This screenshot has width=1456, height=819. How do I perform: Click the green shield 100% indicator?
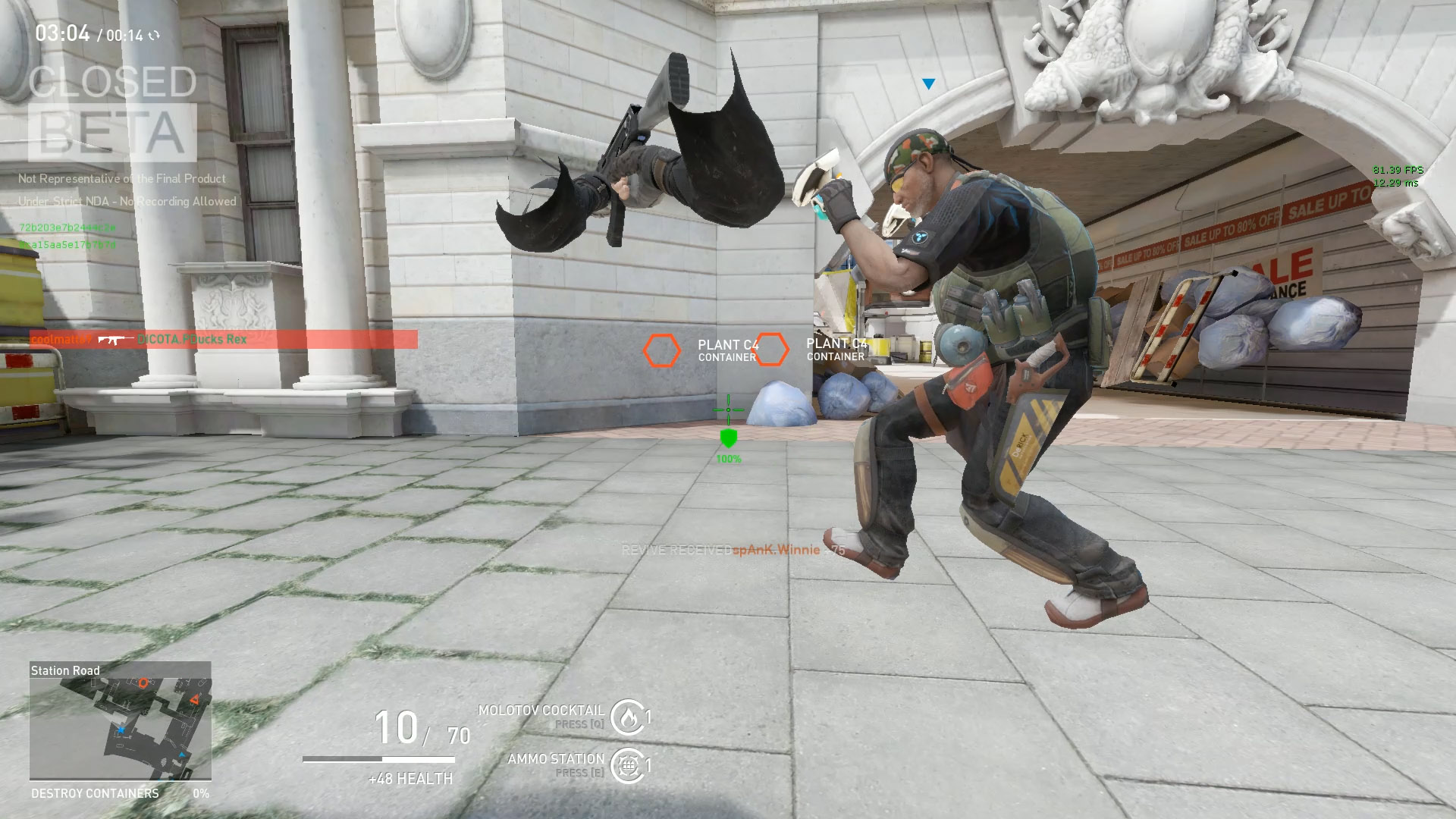[x=728, y=438]
